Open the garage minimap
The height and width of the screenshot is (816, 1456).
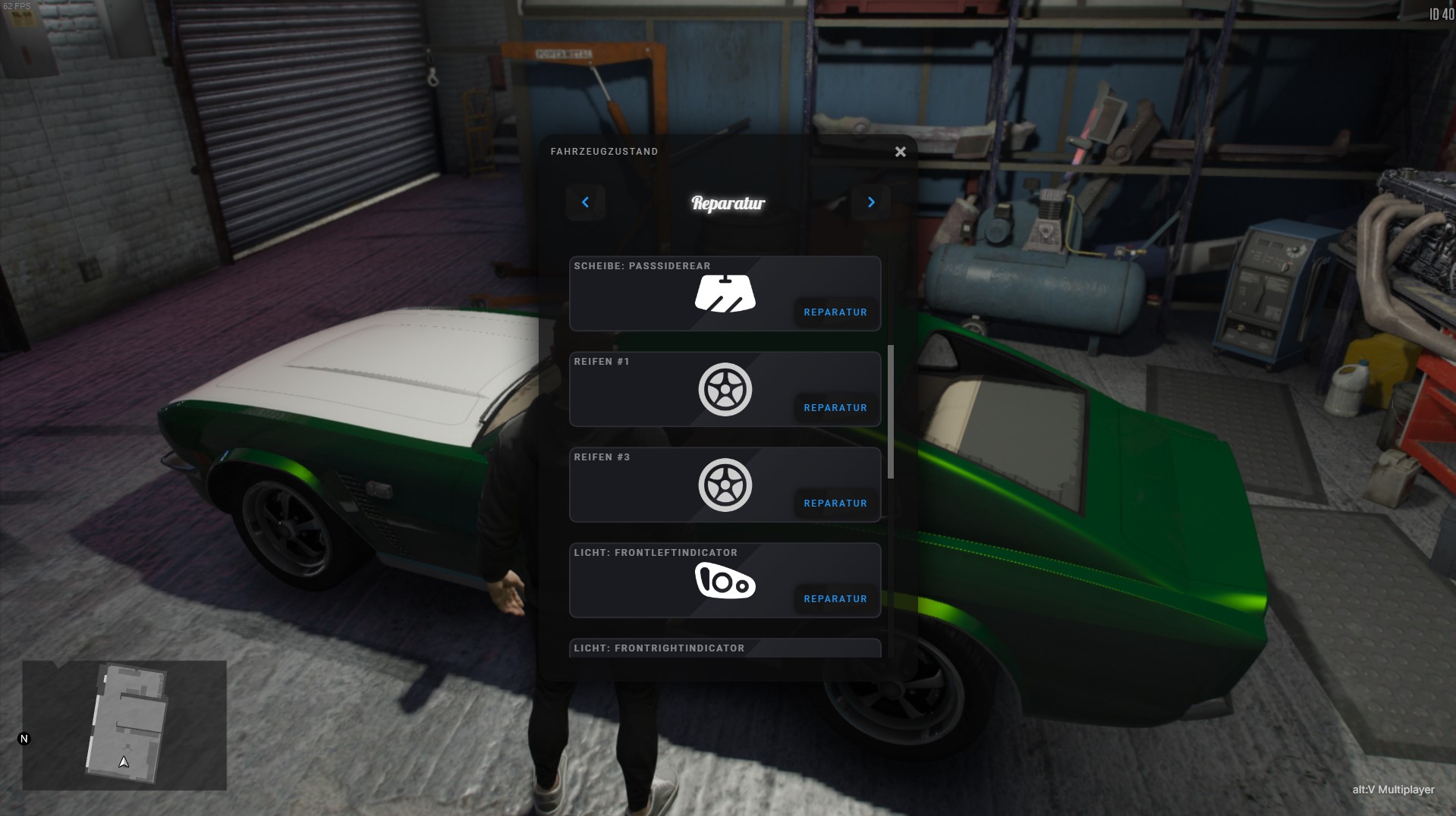click(x=124, y=725)
